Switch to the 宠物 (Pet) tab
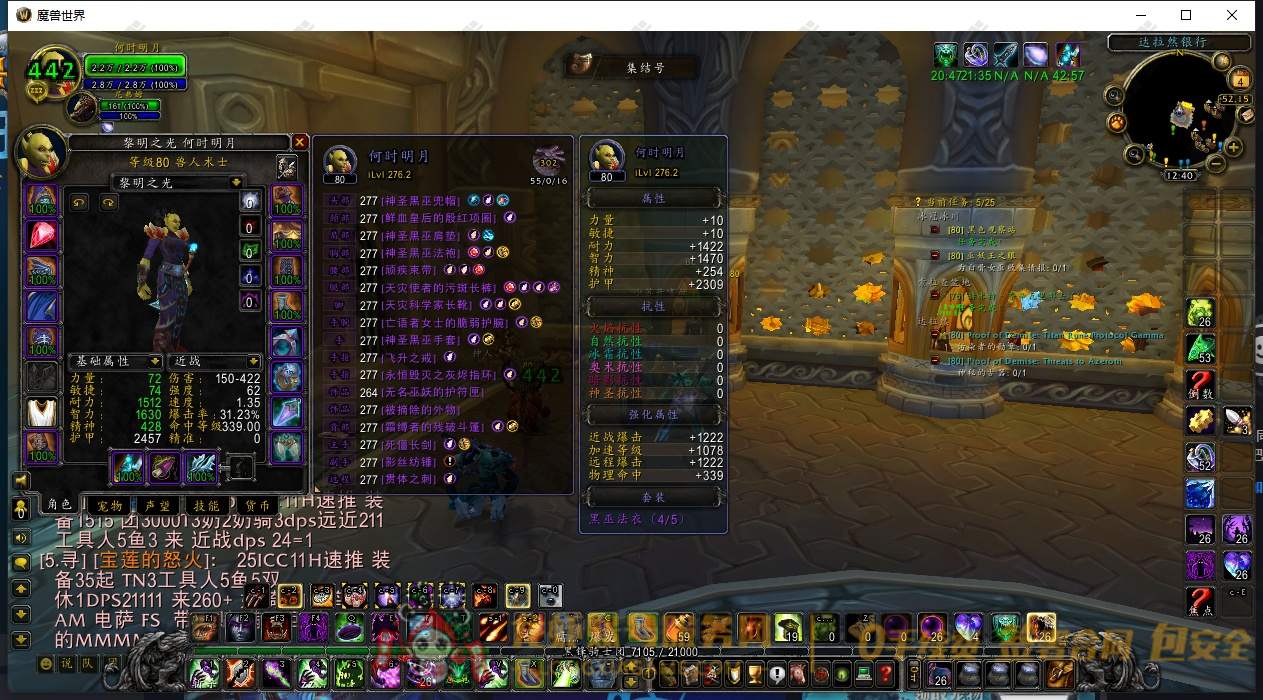Viewport: 1263px width, 700px height. (110, 506)
